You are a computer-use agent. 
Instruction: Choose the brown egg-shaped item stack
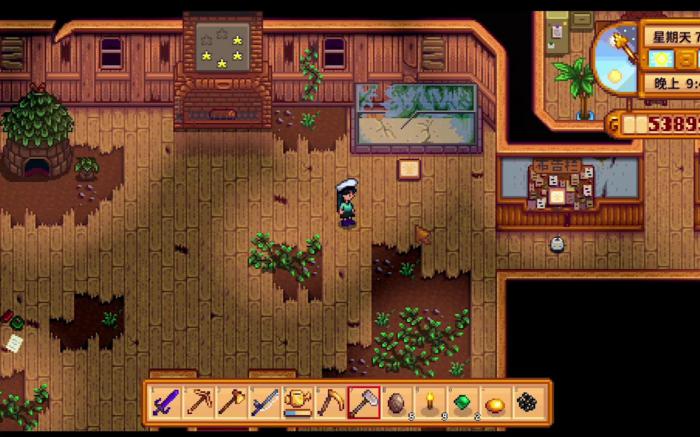coord(397,403)
